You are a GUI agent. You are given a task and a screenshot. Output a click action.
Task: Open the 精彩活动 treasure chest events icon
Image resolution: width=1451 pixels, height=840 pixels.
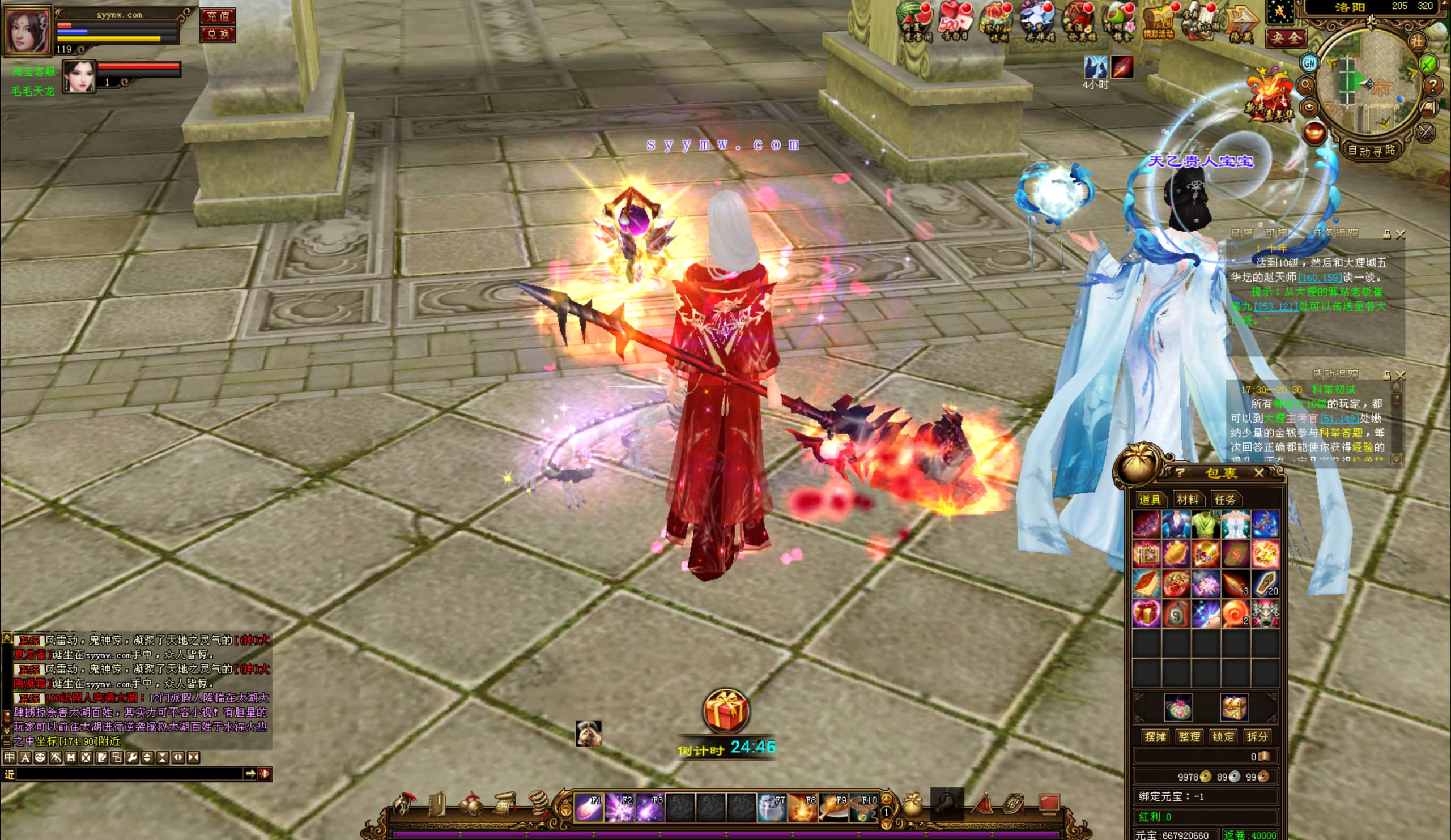1159,22
